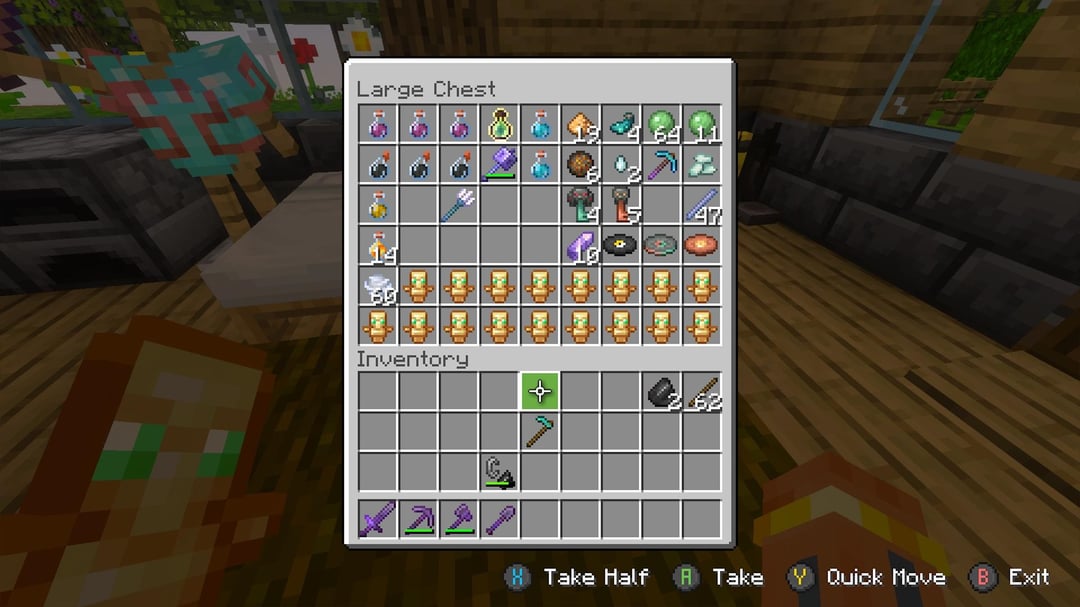Click the highlighted green cursor inventory slot

click(x=540, y=391)
